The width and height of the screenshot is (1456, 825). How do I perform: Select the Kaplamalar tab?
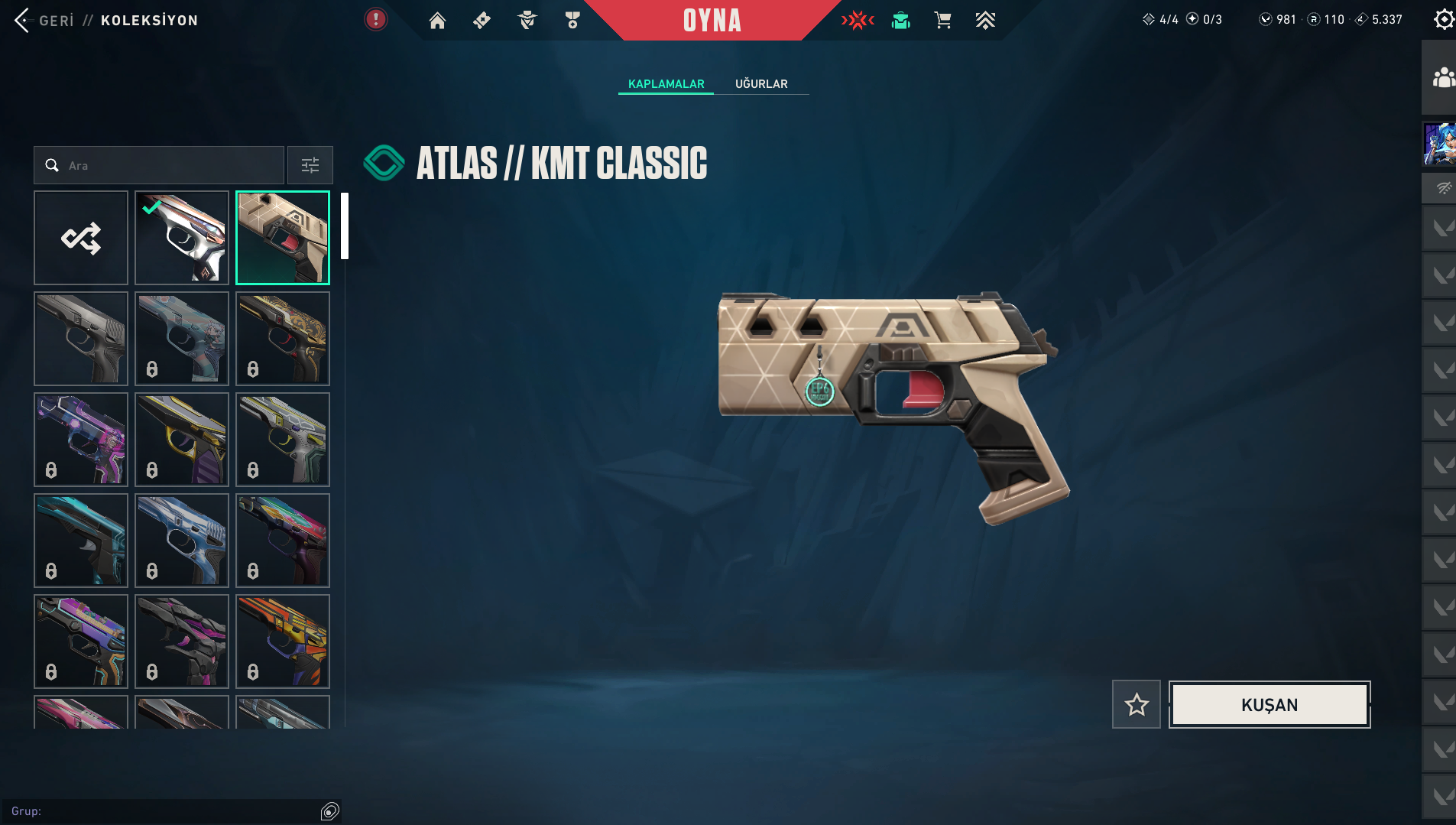point(666,84)
